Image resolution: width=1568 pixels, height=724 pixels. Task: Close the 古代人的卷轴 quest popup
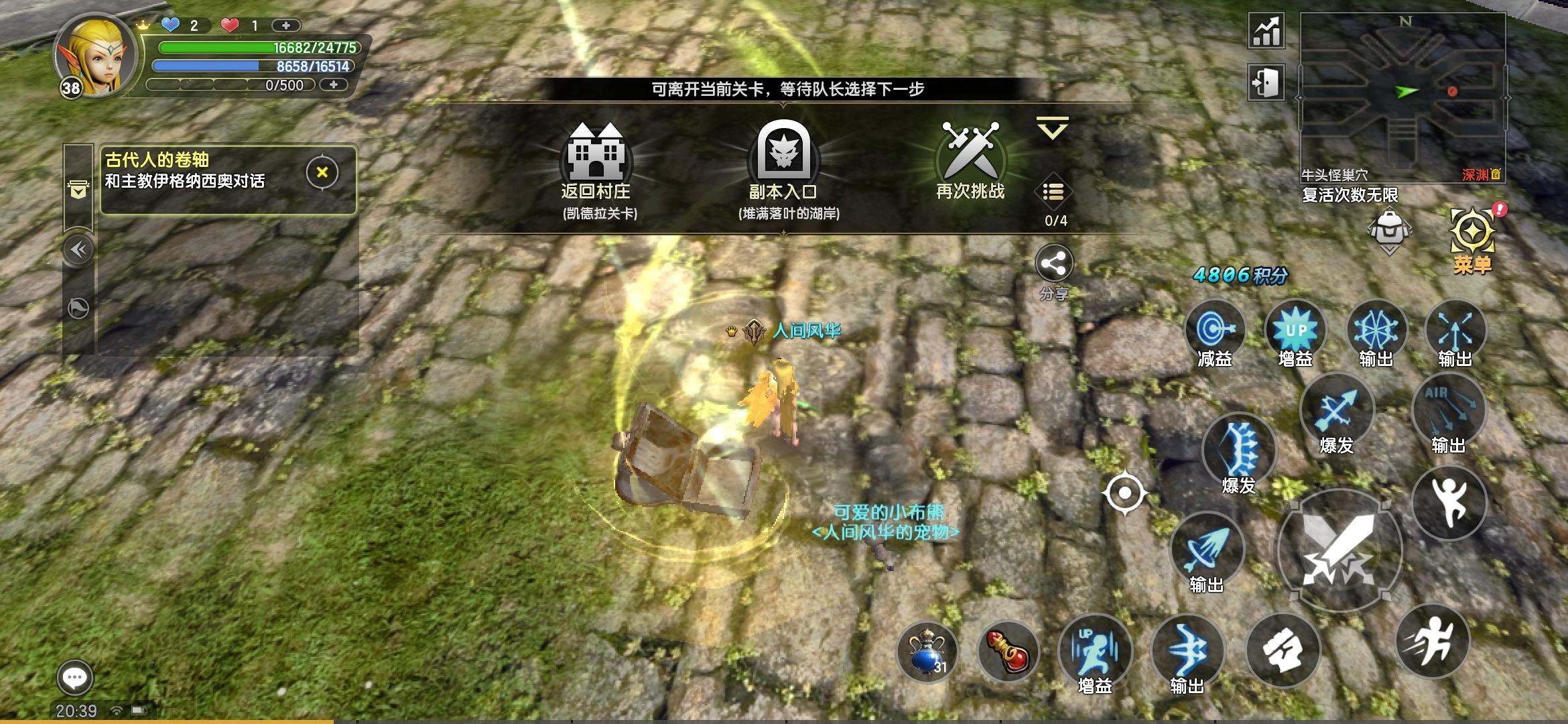pyautogui.click(x=321, y=170)
